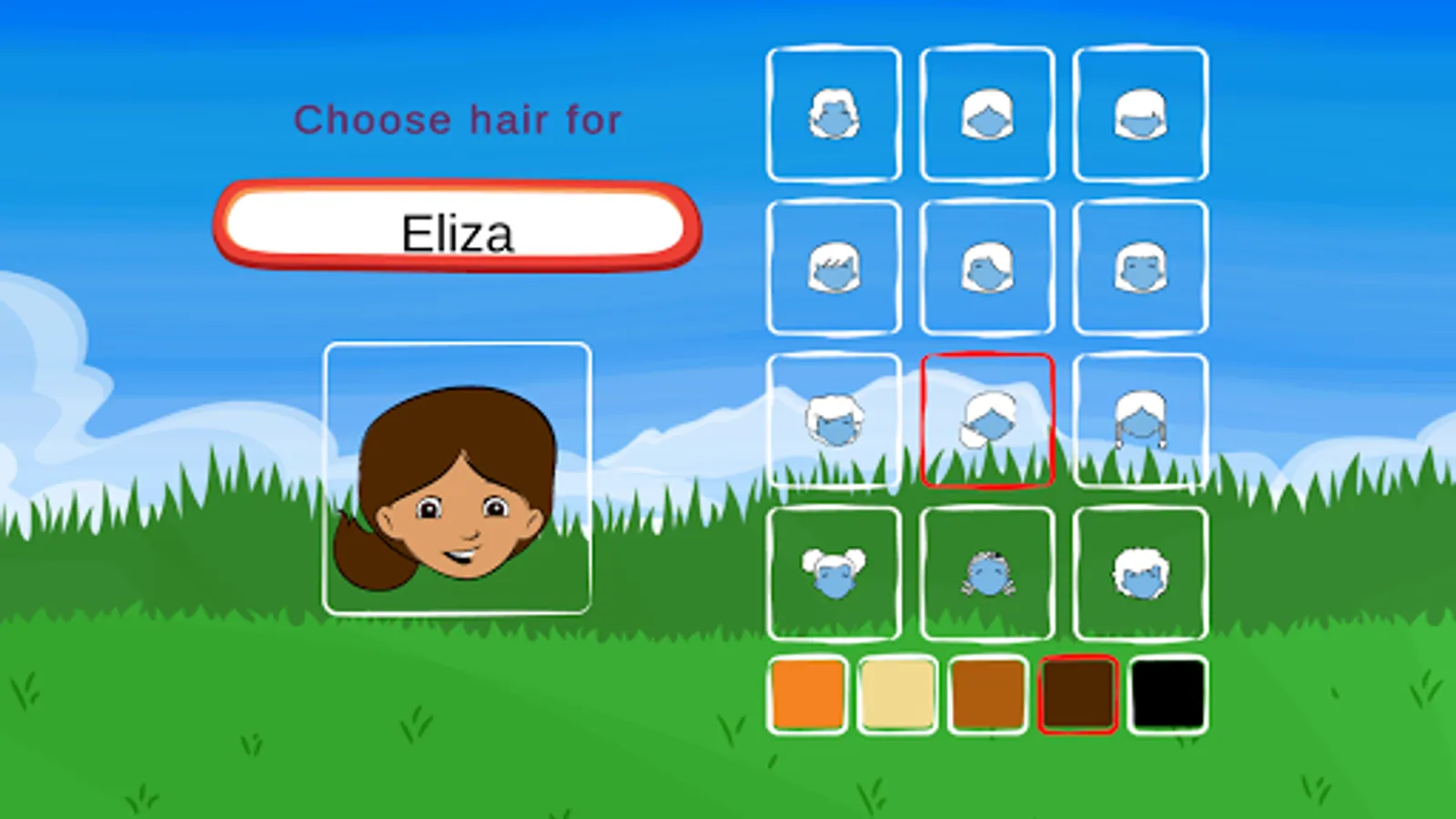Click the Eliza name field
Viewport: 1456px width, 819px height.
point(458,229)
